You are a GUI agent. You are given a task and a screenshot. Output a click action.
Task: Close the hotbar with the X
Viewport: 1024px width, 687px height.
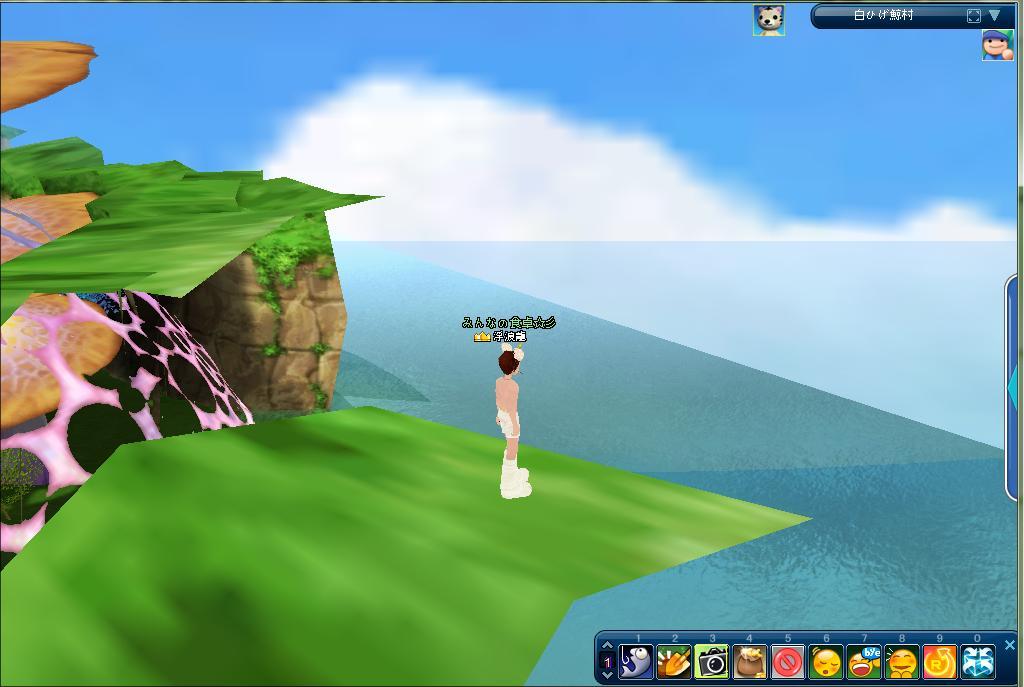(1009, 645)
